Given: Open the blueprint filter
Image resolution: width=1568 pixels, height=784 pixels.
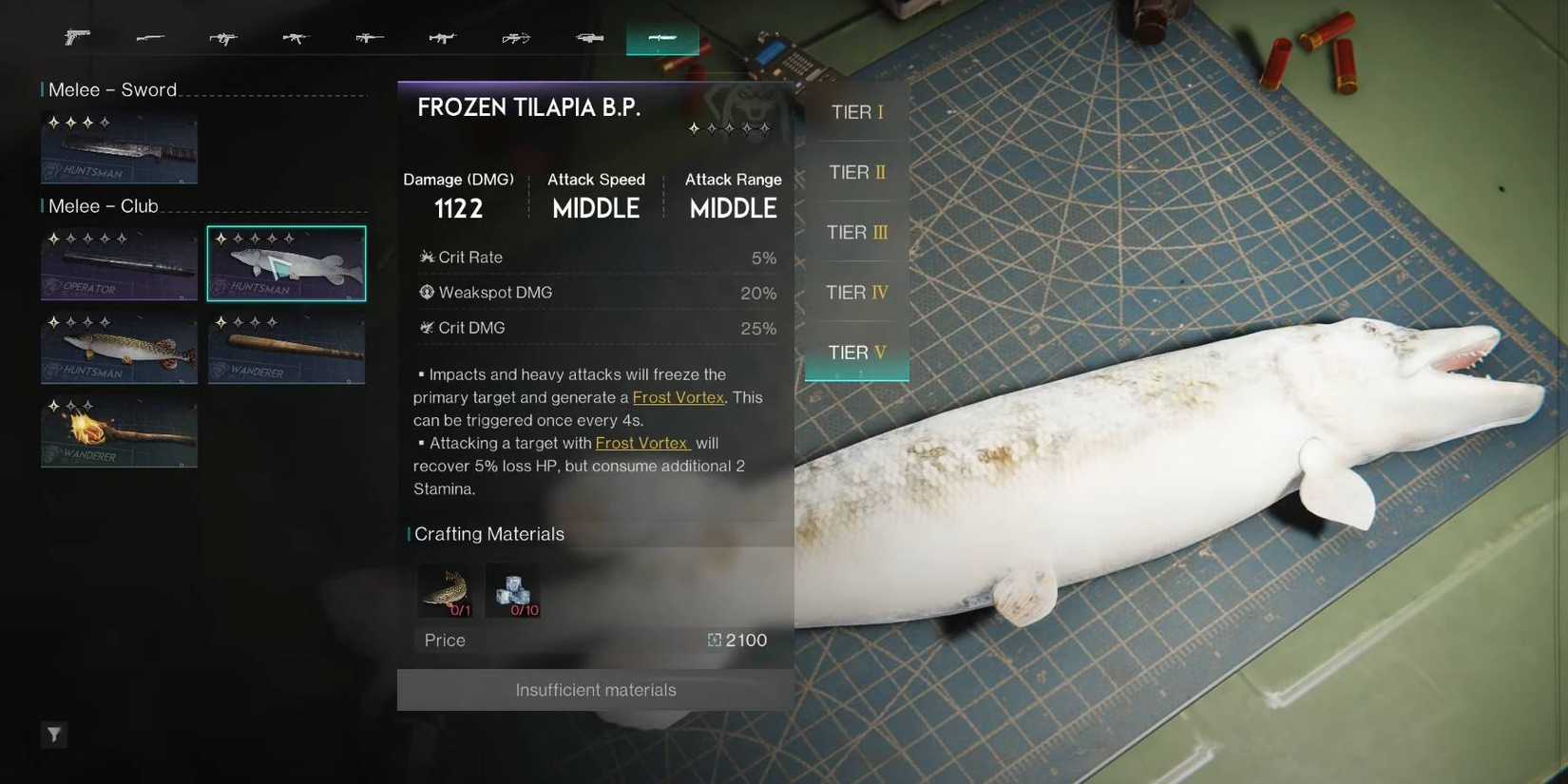Looking at the screenshot, I should 54,735.
